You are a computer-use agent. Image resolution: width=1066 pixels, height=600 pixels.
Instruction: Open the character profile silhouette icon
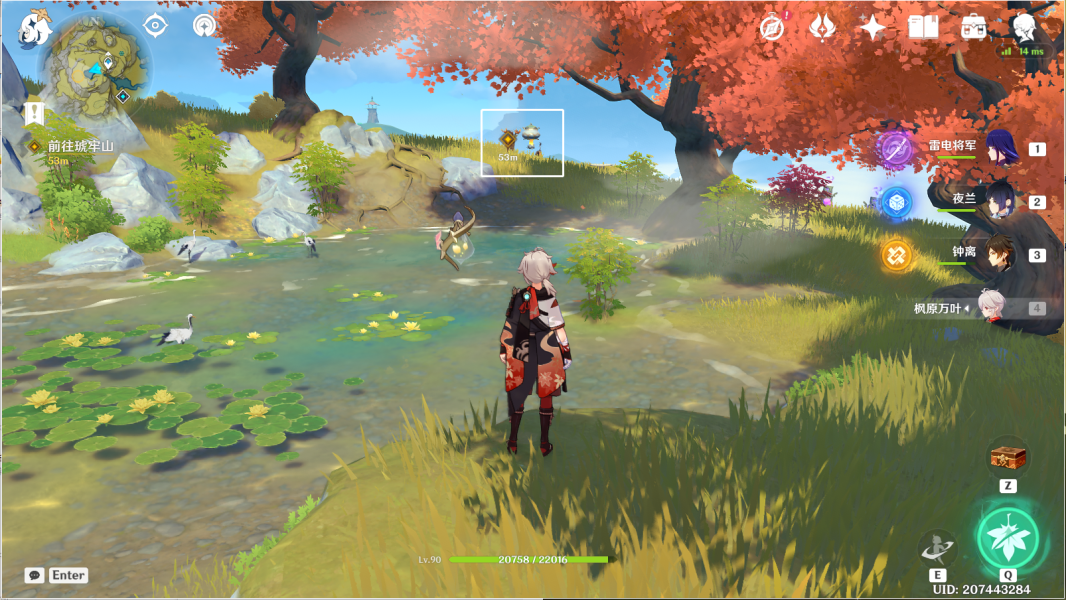point(1023,27)
